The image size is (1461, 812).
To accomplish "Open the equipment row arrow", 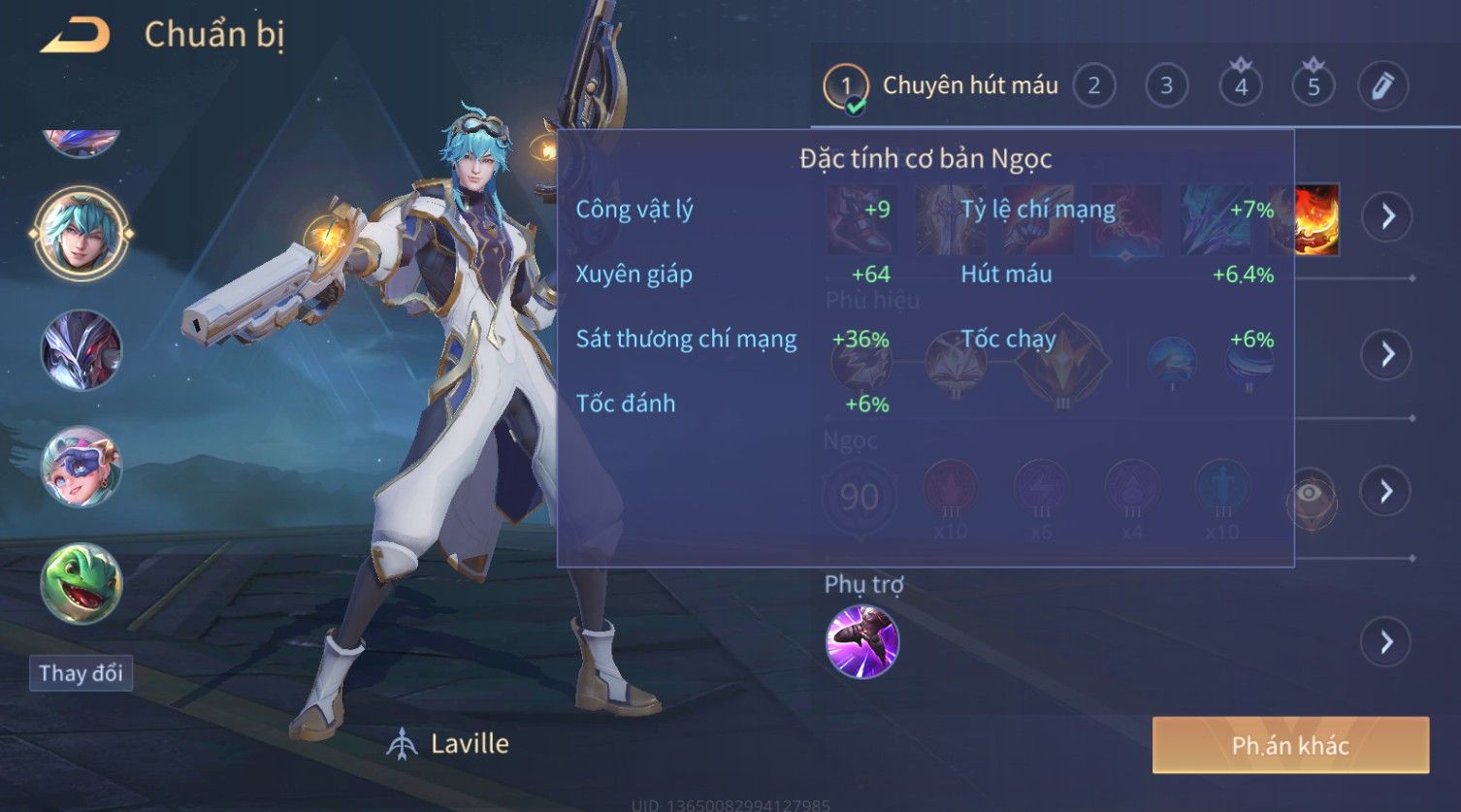I will [1386, 216].
